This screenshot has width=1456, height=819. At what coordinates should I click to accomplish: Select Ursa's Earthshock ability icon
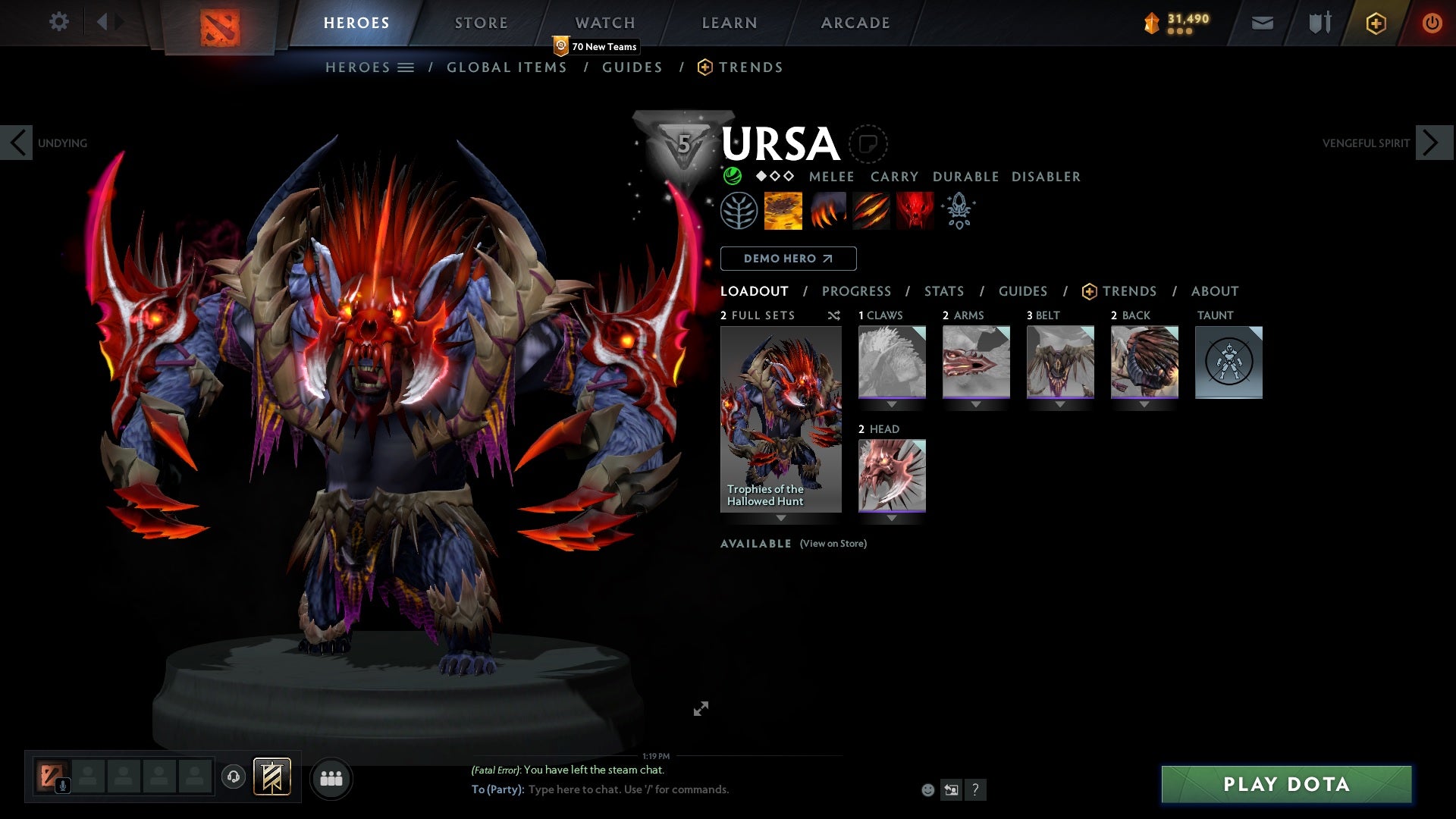783,211
